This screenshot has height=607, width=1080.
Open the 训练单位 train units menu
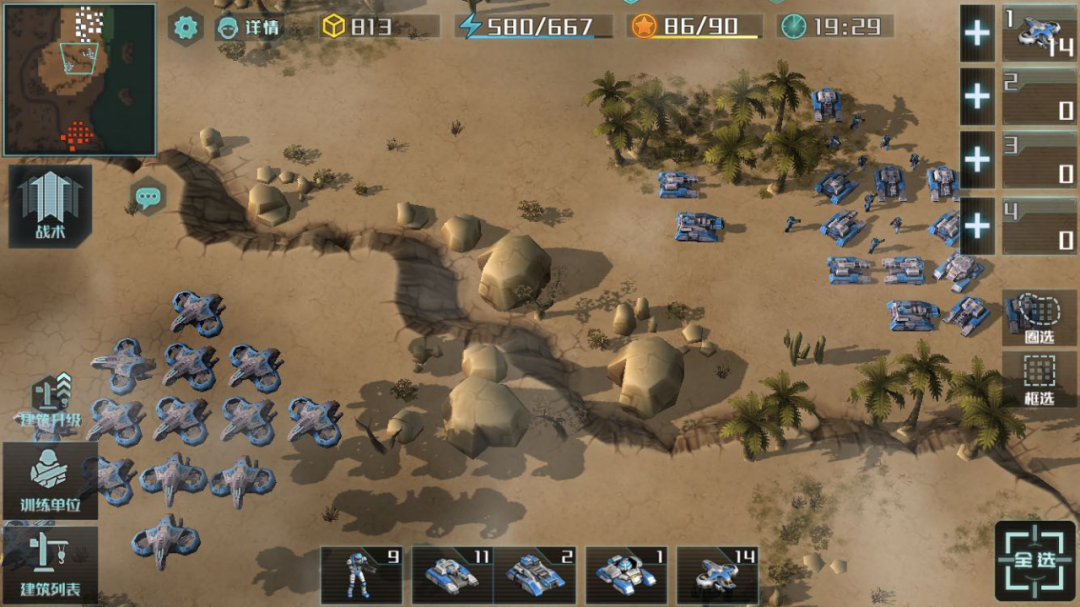coord(50,480)
